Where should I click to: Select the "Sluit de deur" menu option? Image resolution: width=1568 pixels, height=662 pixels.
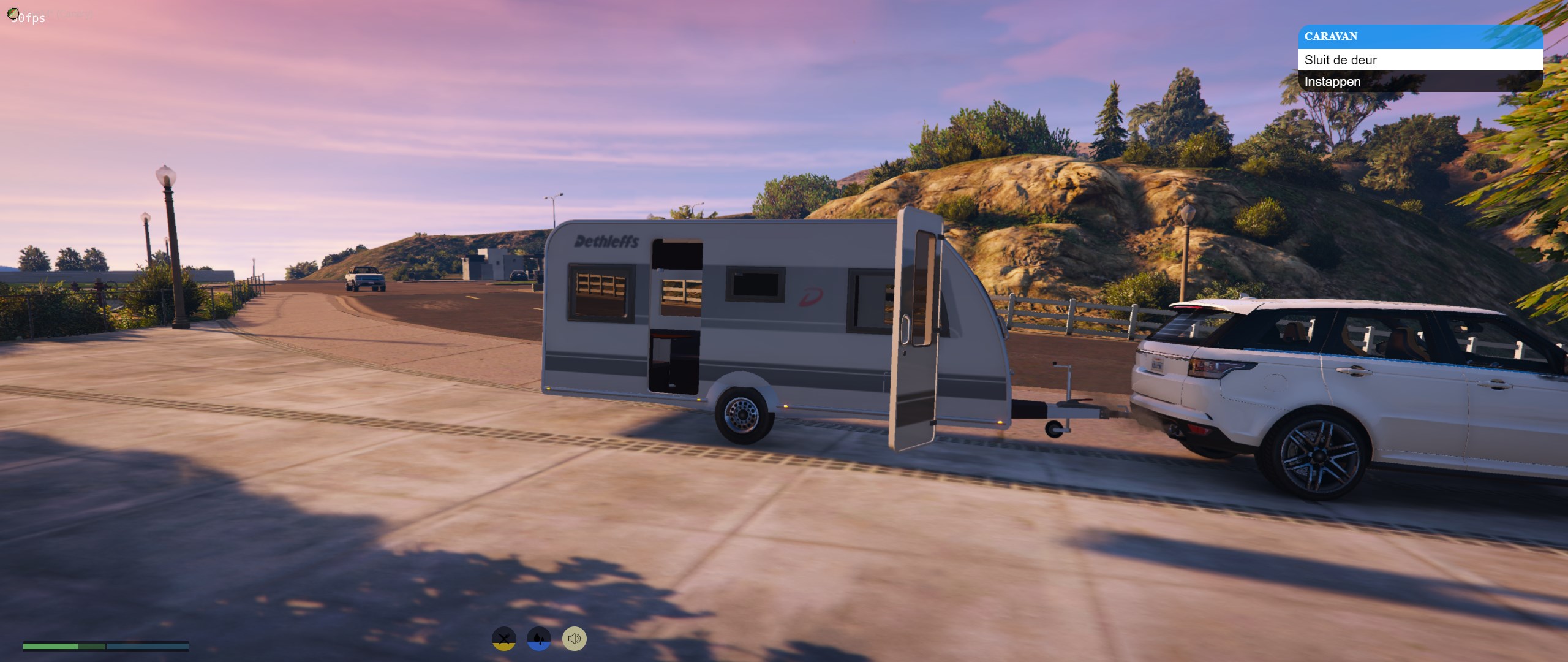(1420, 60)
